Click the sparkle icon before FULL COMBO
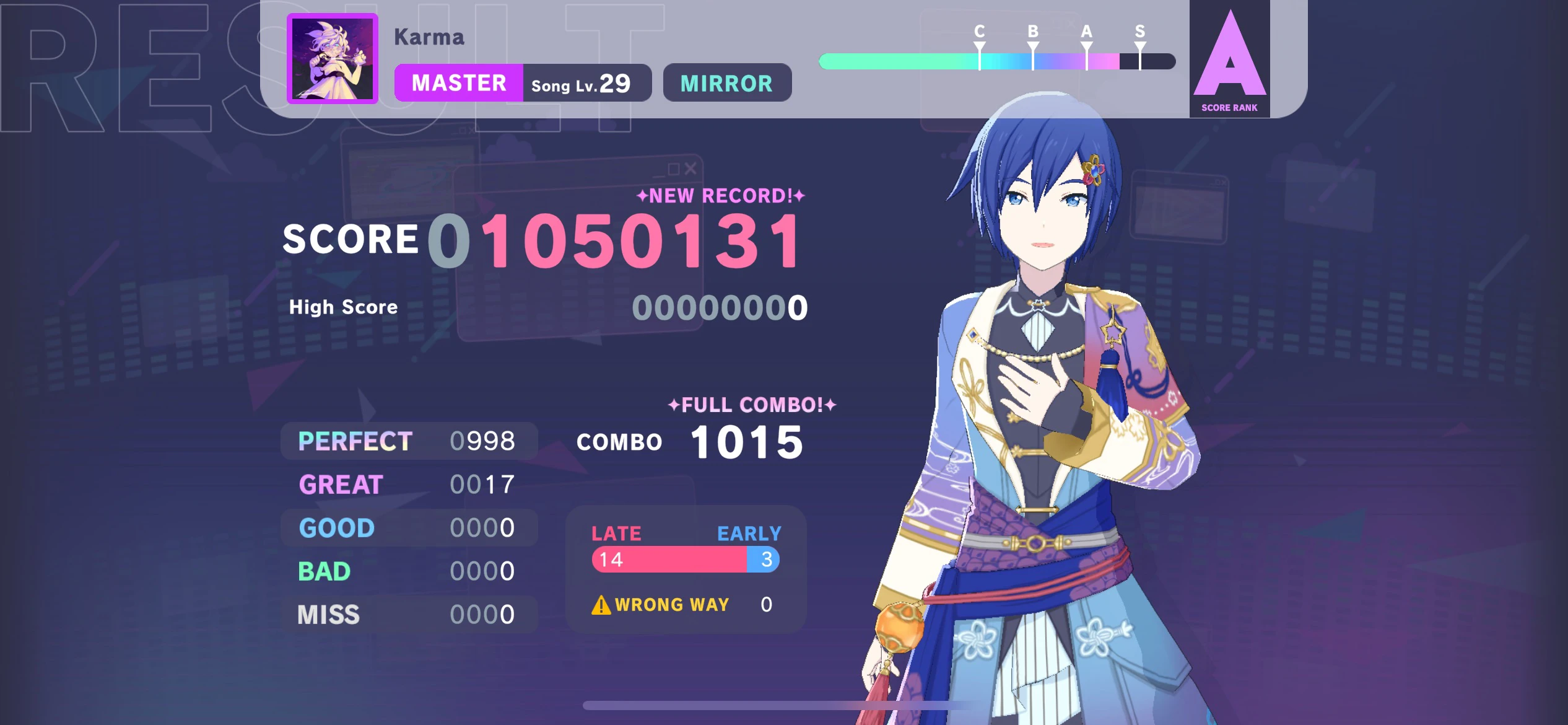This screenshot has height=725, width=1568. (x=673, y=405)
